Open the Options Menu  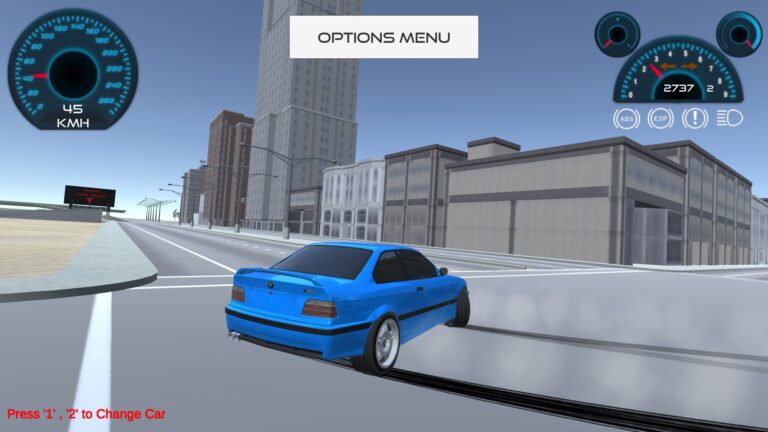[384, 37]
